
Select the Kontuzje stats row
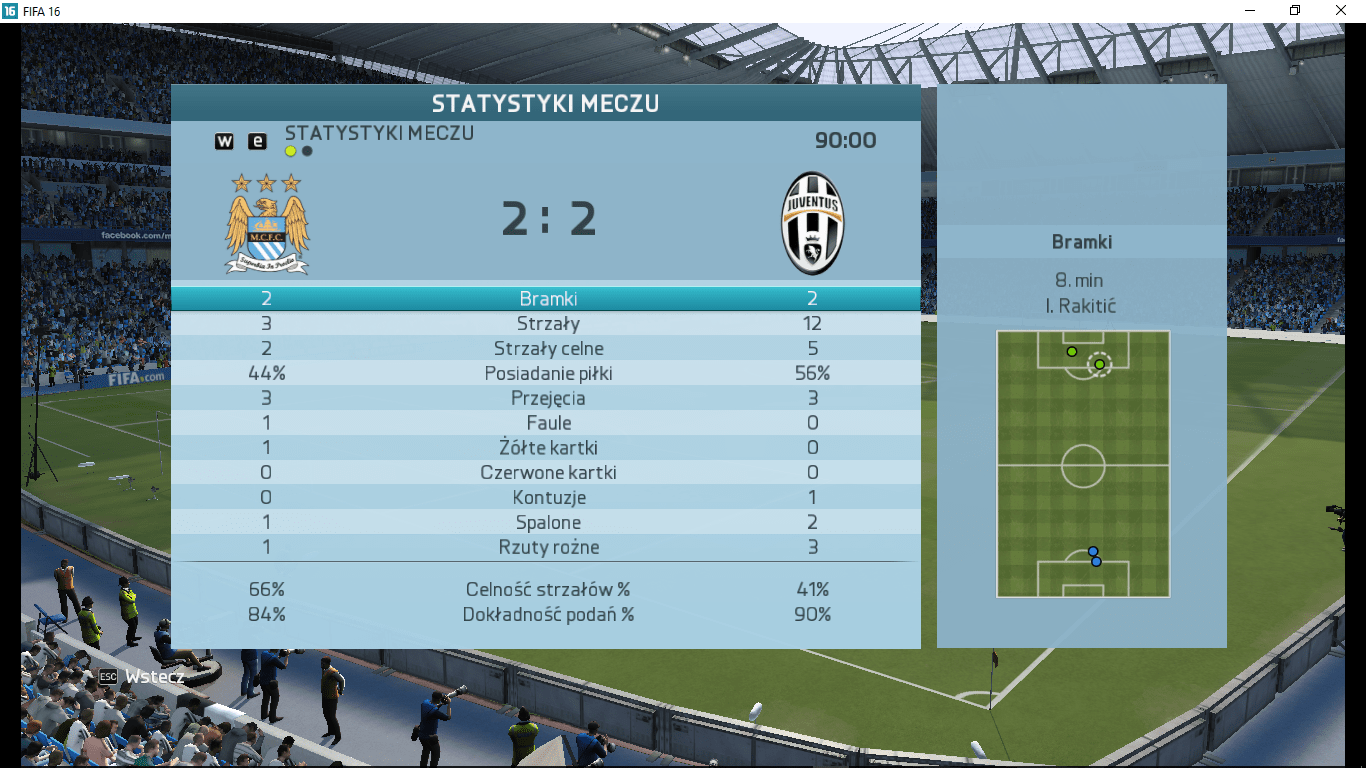[547, 498]
